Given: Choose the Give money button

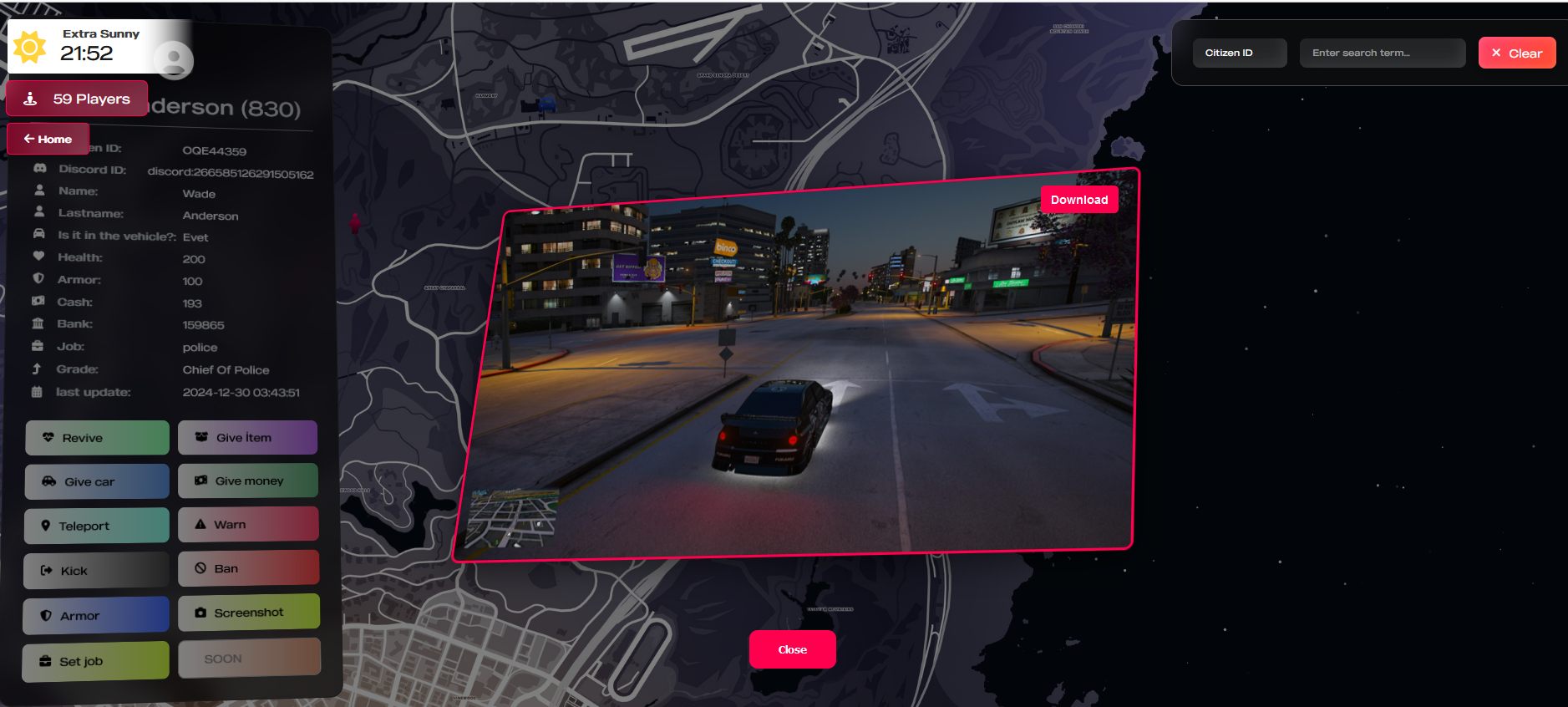Looking at the screenshot, I should [x=247, y=481].
